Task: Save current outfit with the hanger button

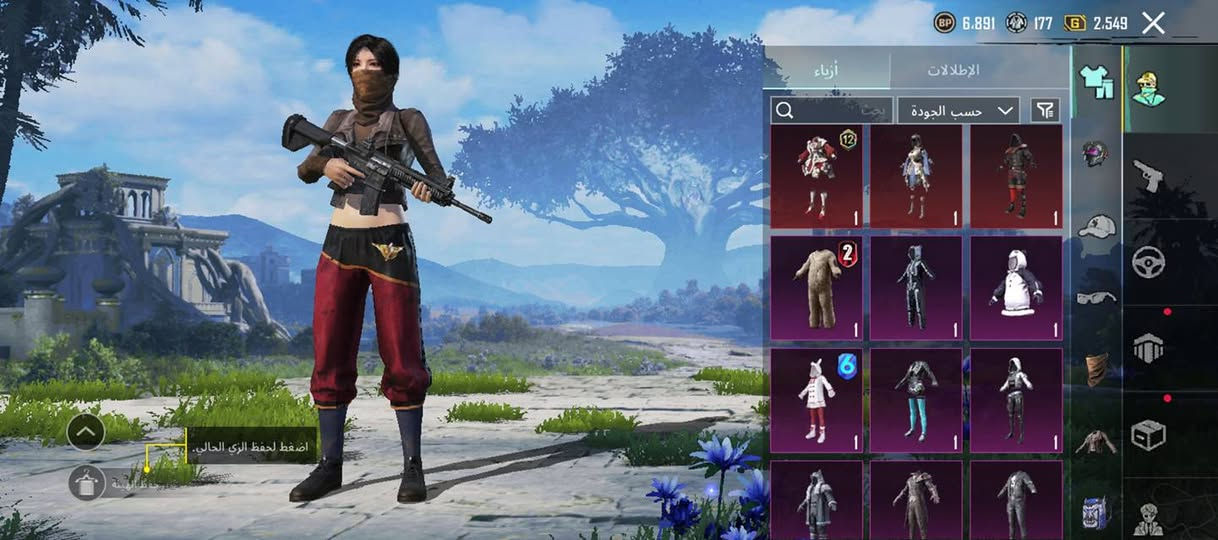Action: point(87,483)
